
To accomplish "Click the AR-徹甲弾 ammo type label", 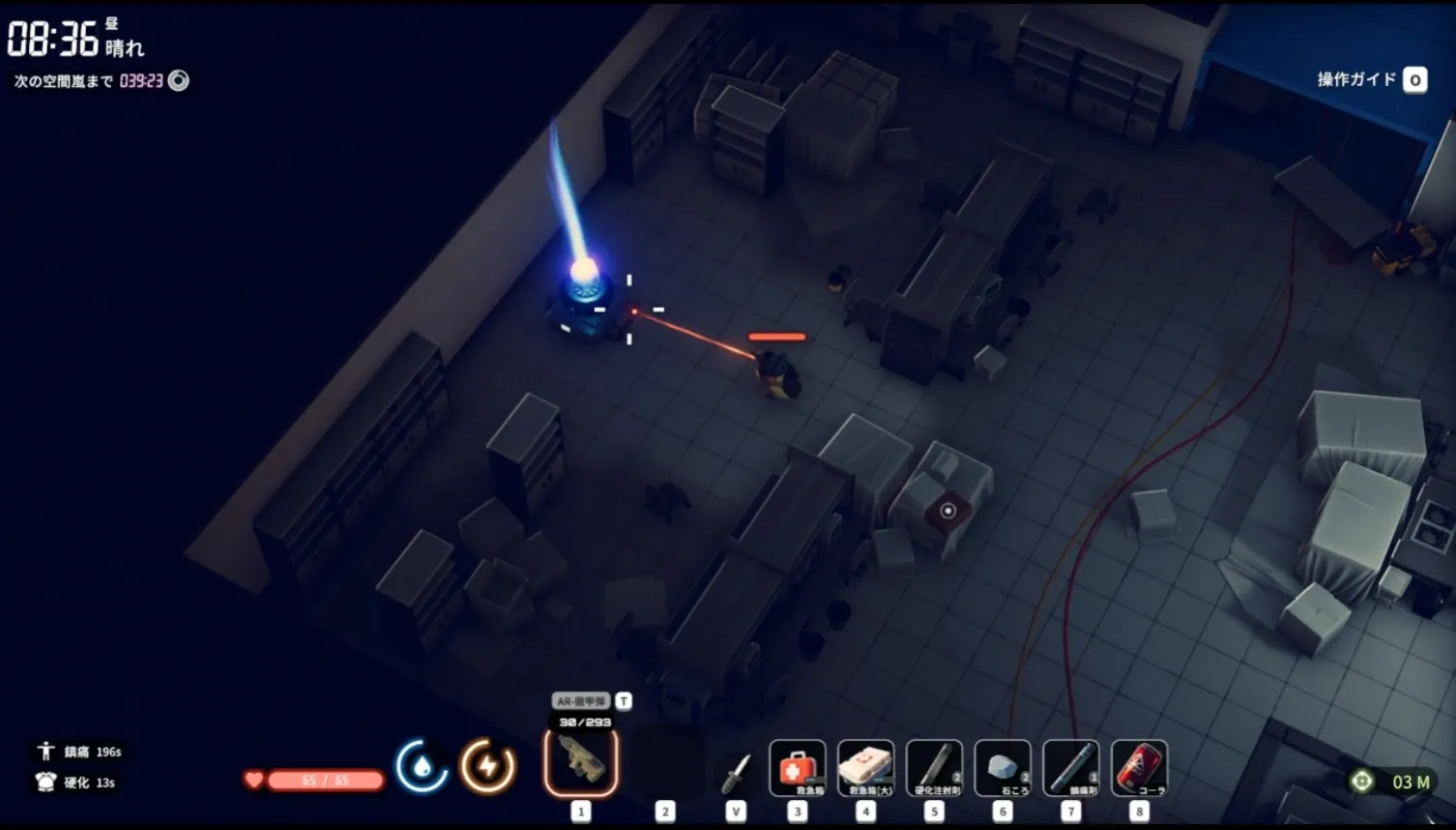I will (x=581, y=701).
